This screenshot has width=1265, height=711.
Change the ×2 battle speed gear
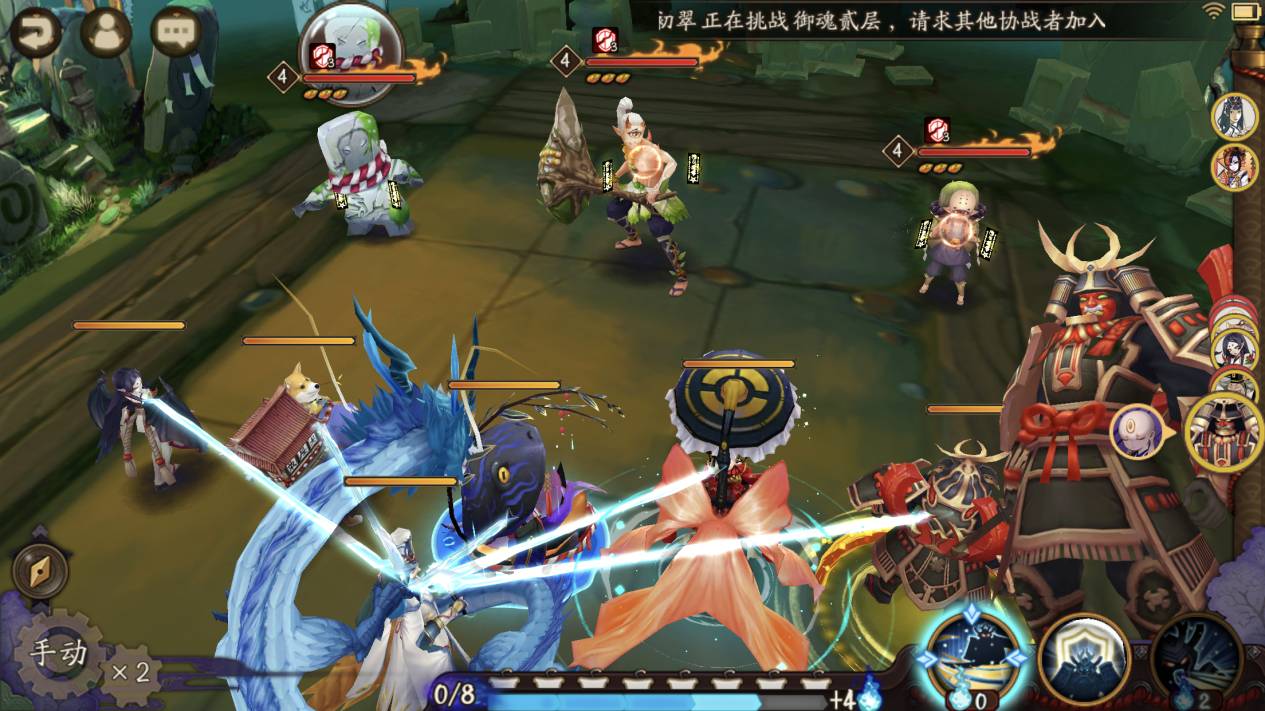point(131,672)
